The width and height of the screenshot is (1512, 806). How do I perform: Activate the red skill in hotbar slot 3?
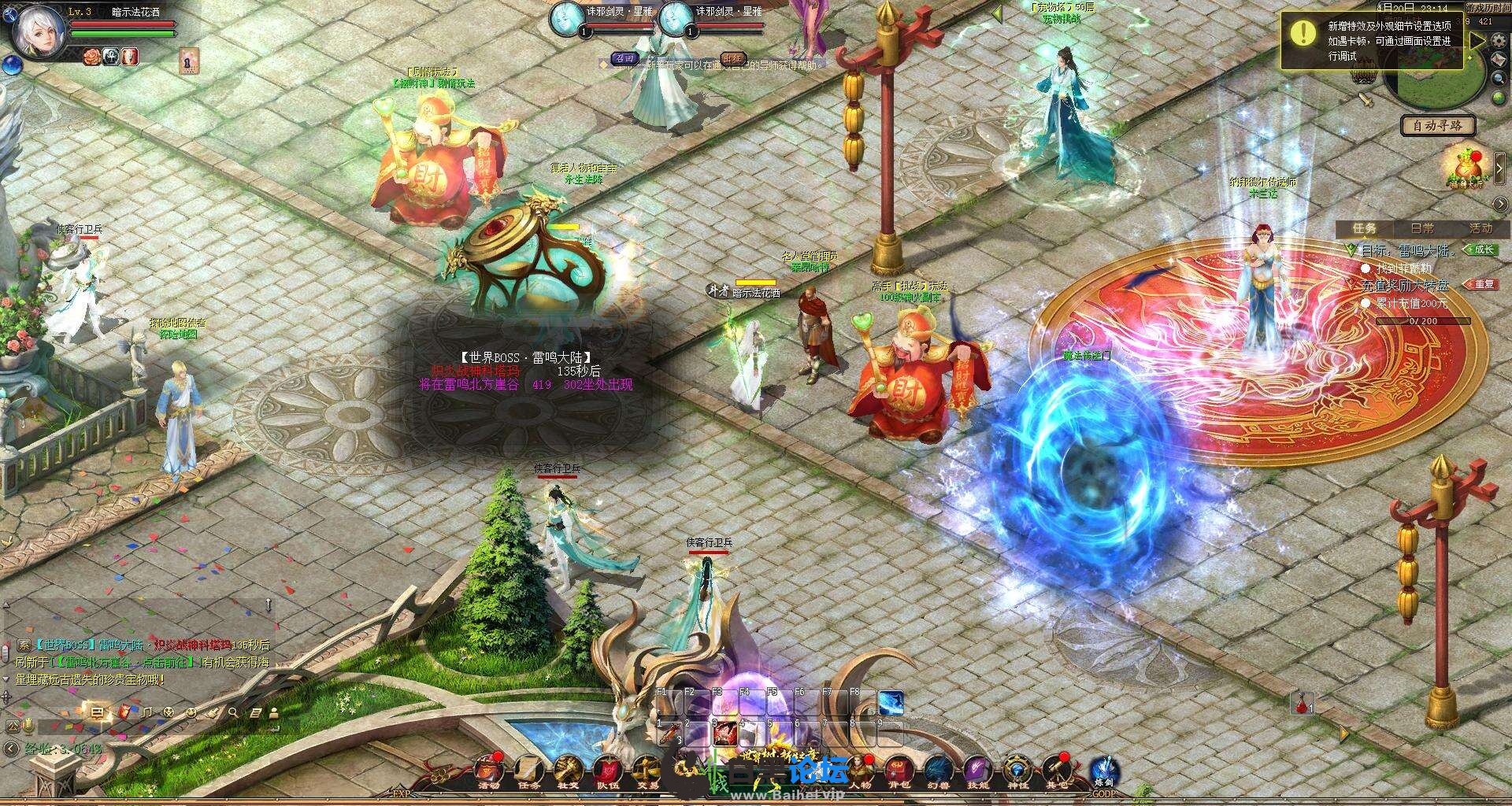725,733
